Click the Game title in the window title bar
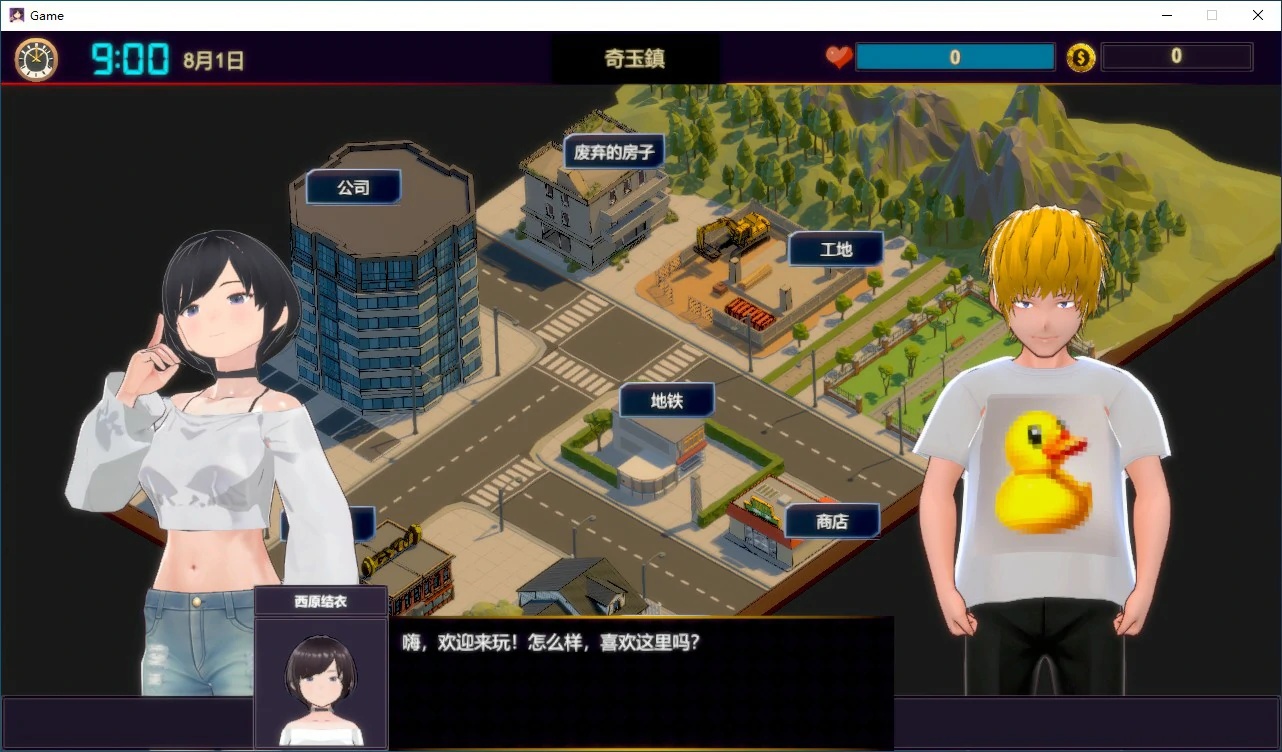1282x752 pixels. 46,15
